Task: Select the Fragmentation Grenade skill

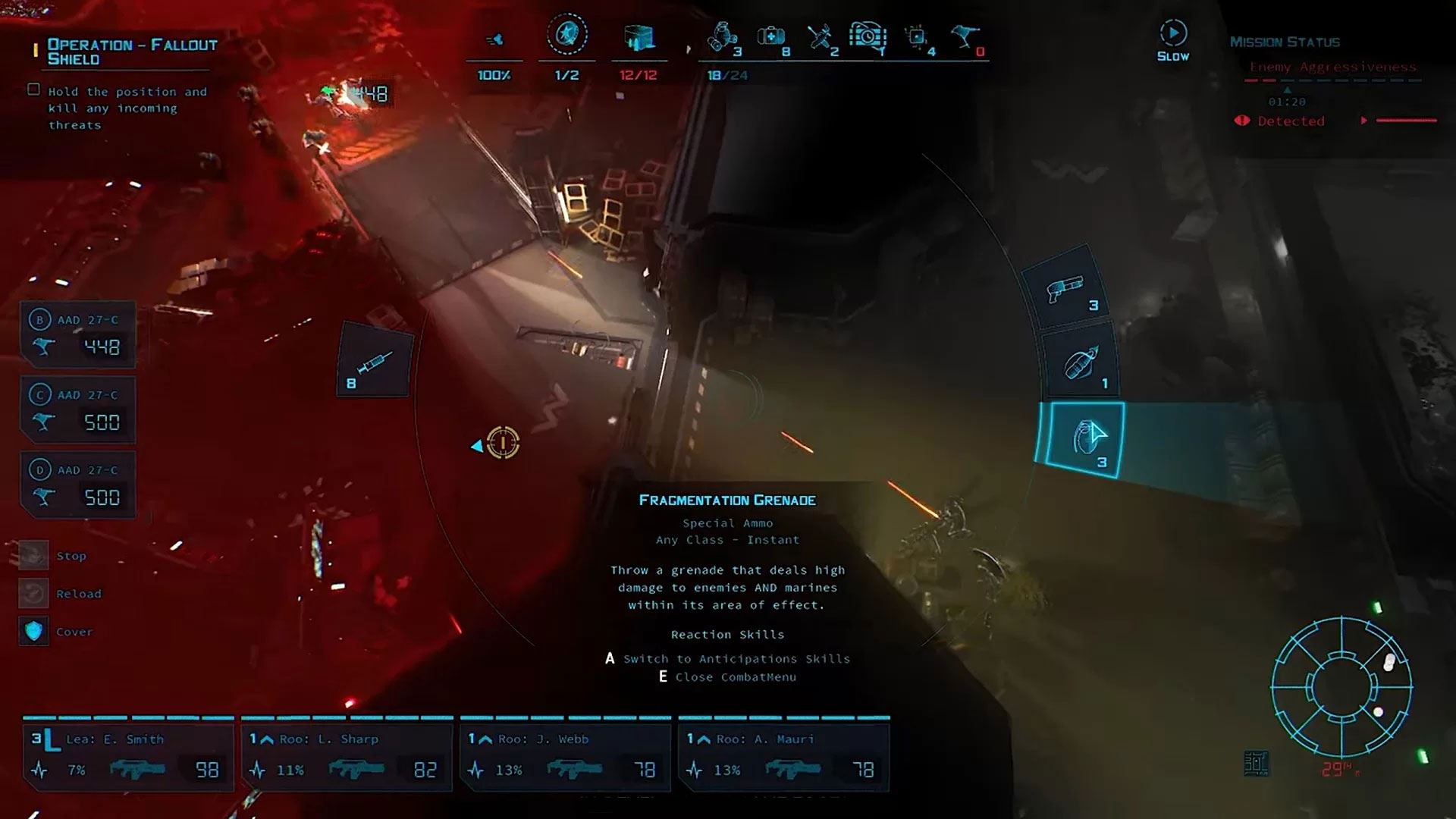Action: coord(1084,439)
